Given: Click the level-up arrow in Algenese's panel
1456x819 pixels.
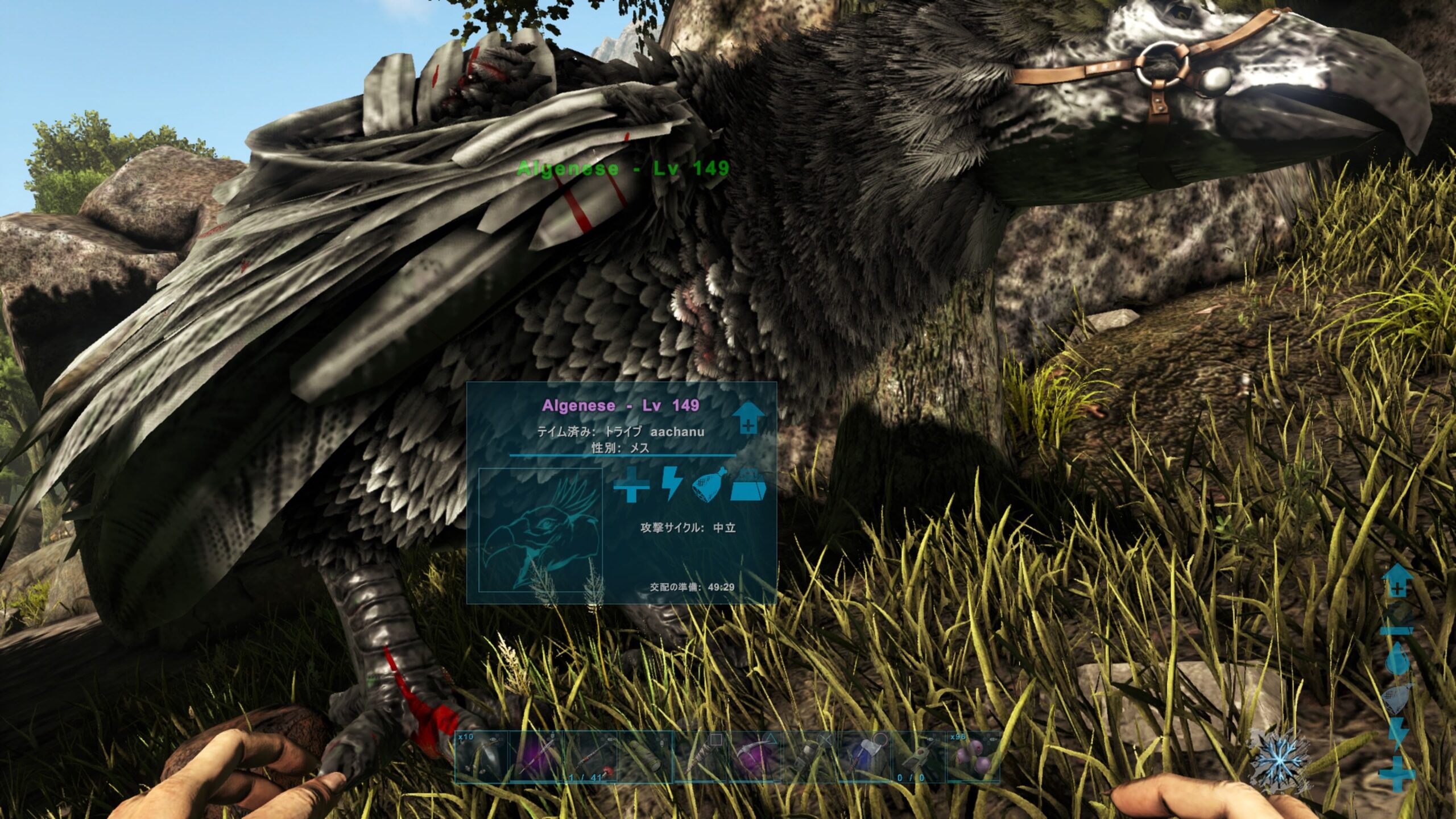Looking at the screenshot, I should pyautogui.click(x=748, y=418).
